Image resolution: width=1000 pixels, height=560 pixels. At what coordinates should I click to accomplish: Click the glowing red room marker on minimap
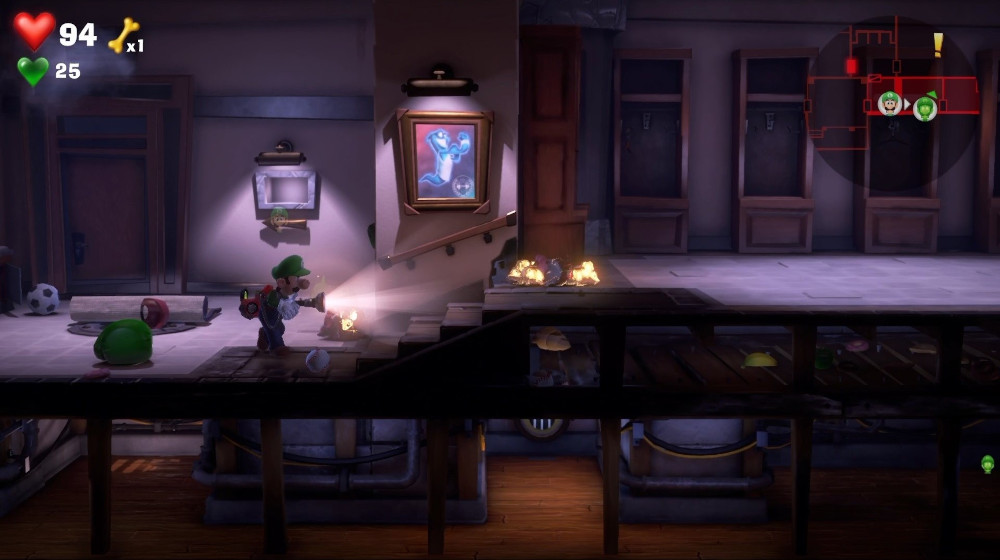851,66
